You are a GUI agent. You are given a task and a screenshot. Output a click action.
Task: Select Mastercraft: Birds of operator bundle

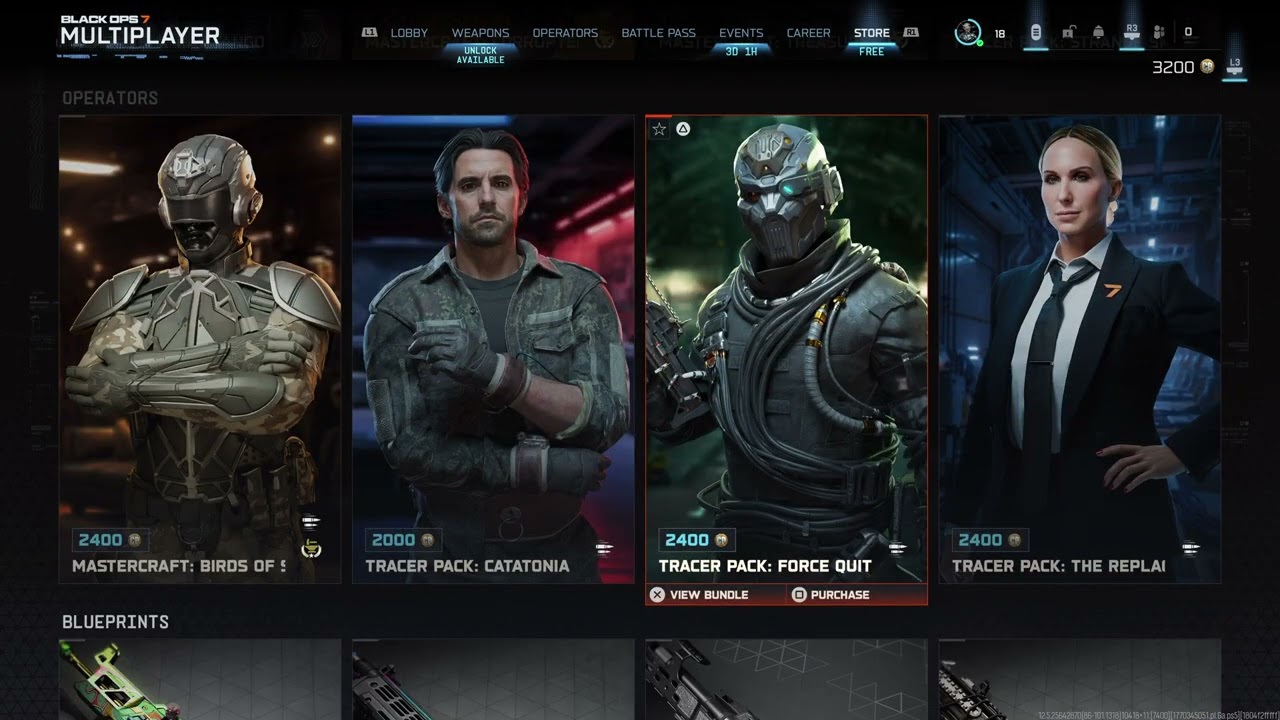(200, 349)
